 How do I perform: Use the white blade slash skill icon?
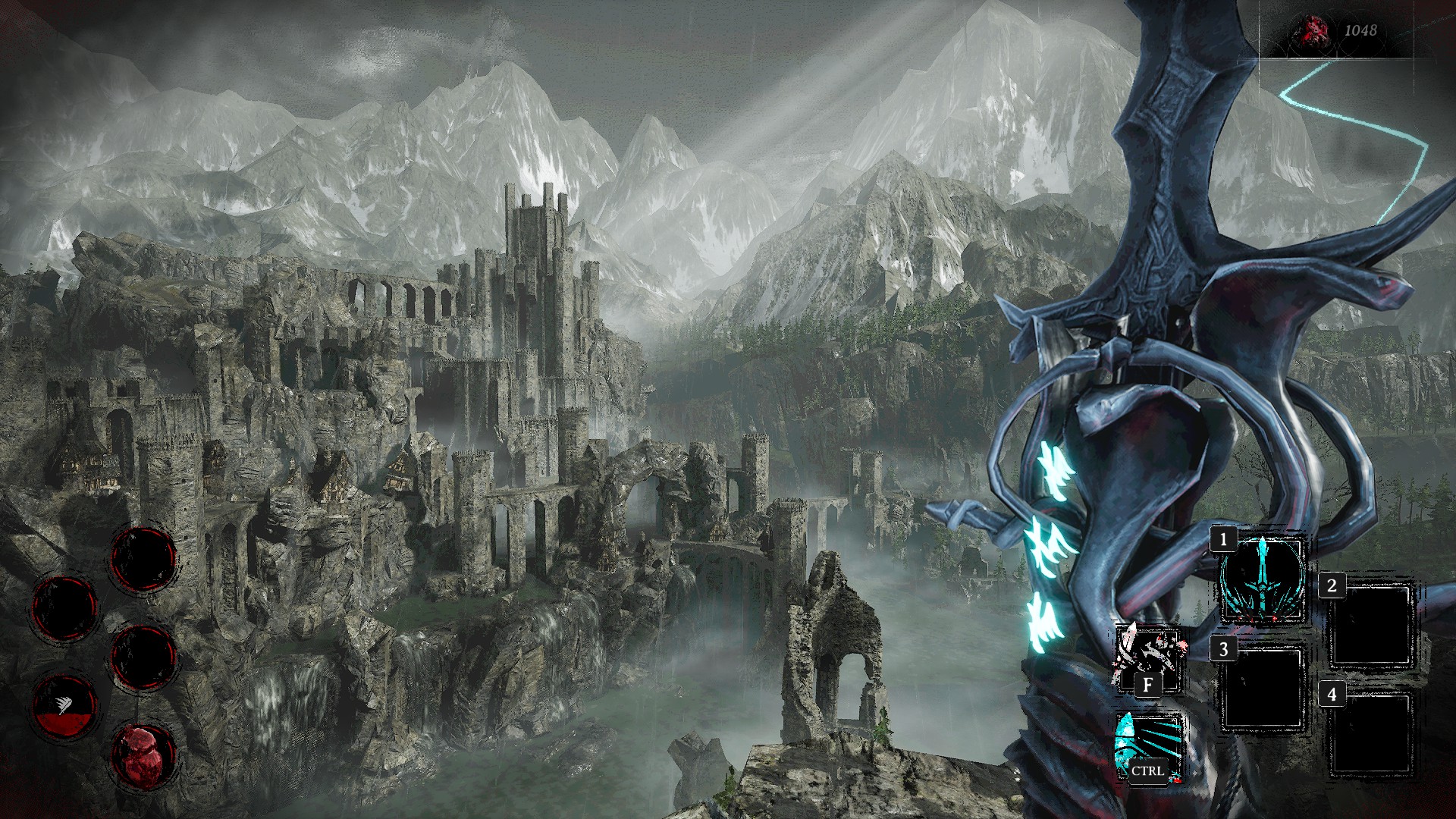[x=1147, y=658]
